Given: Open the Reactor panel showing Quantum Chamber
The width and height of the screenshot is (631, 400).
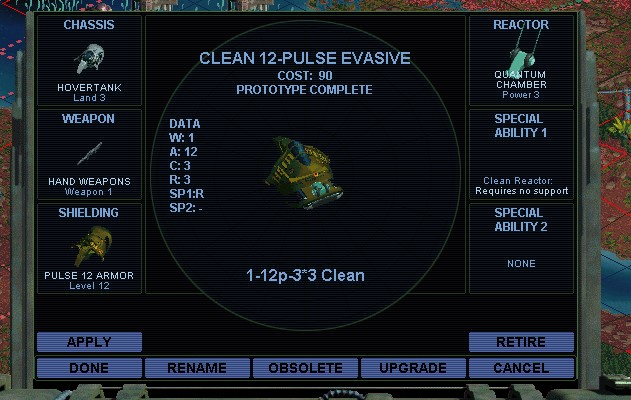Looking at the screenshot, I should tap(521, 60).
